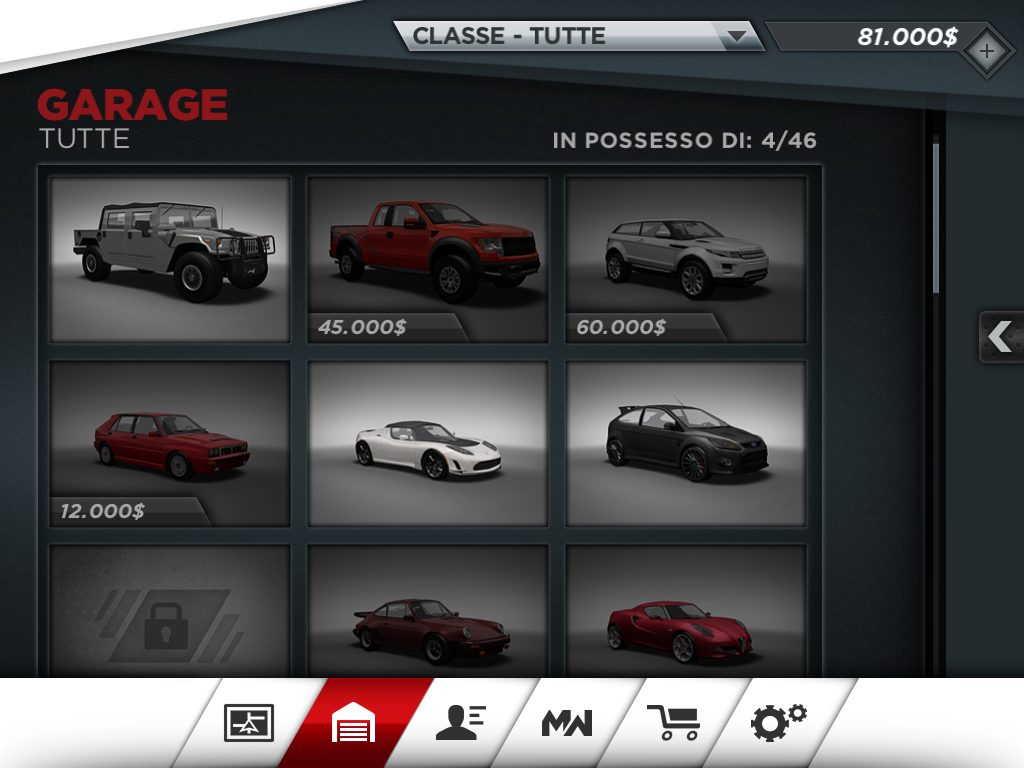Open the player profile tab
Viewport: 1024px width, 768px height.
tap(461, 723)
